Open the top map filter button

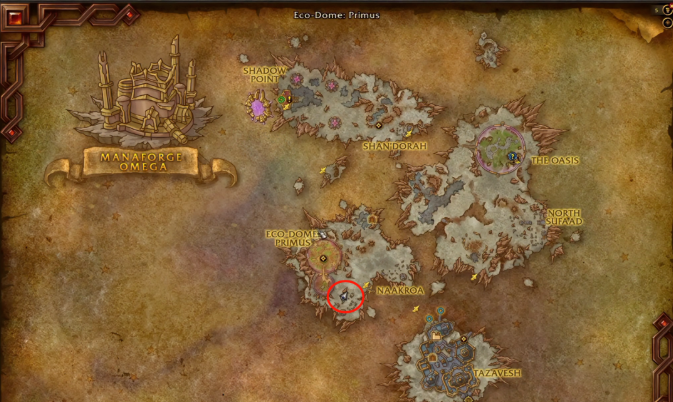[x=667, y=10]
